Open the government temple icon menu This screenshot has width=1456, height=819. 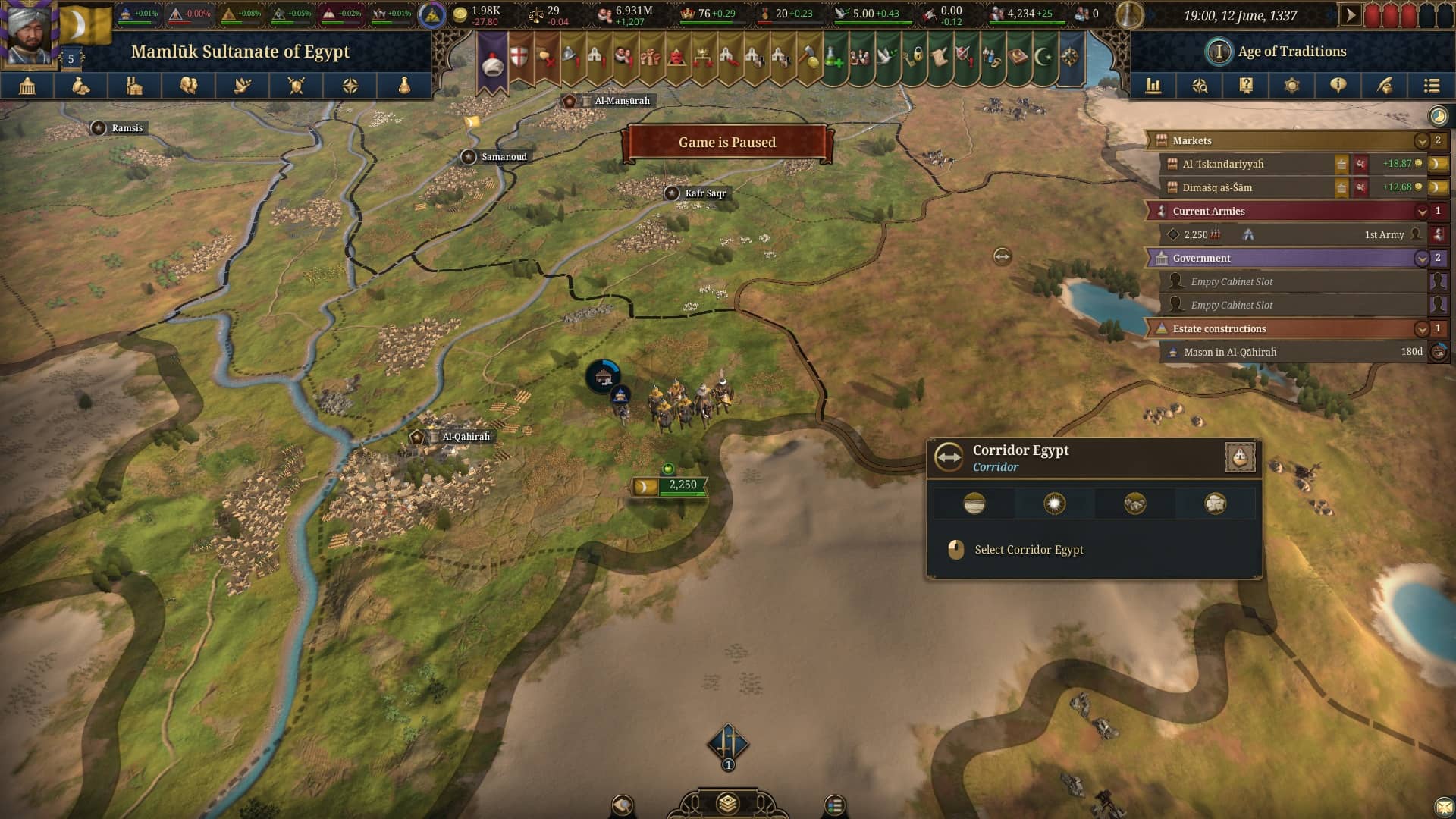coord(27,86)
